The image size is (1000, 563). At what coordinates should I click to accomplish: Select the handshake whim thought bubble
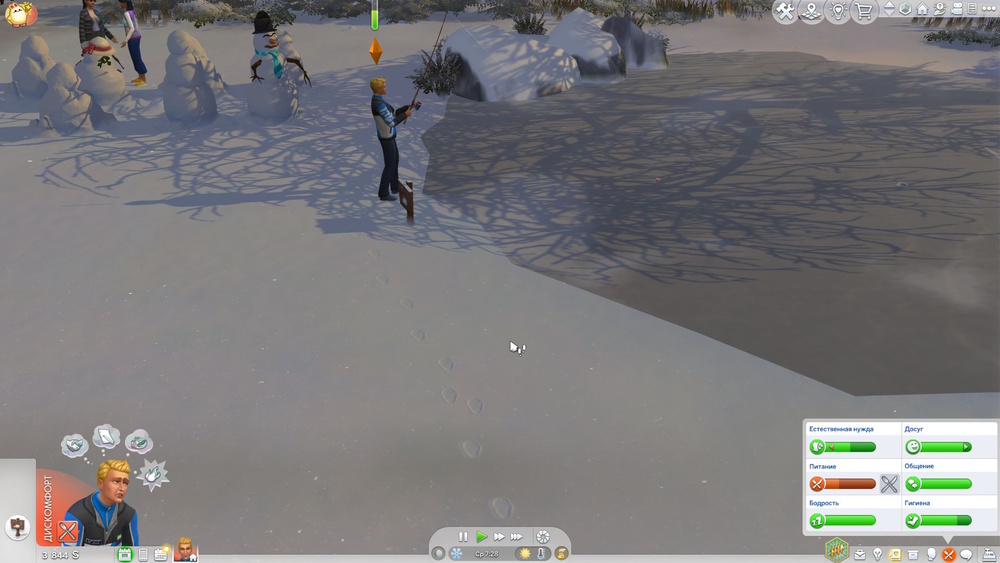[x=73, y=444]
